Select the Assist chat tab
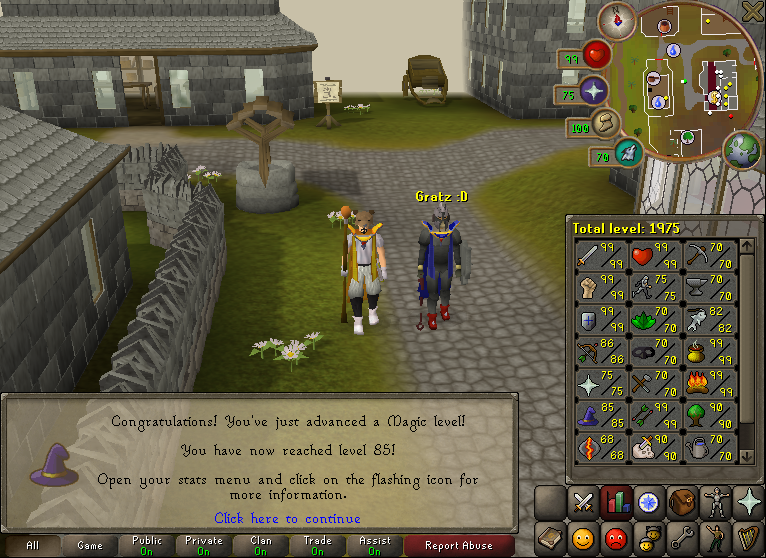 click(x=375, y=546)
